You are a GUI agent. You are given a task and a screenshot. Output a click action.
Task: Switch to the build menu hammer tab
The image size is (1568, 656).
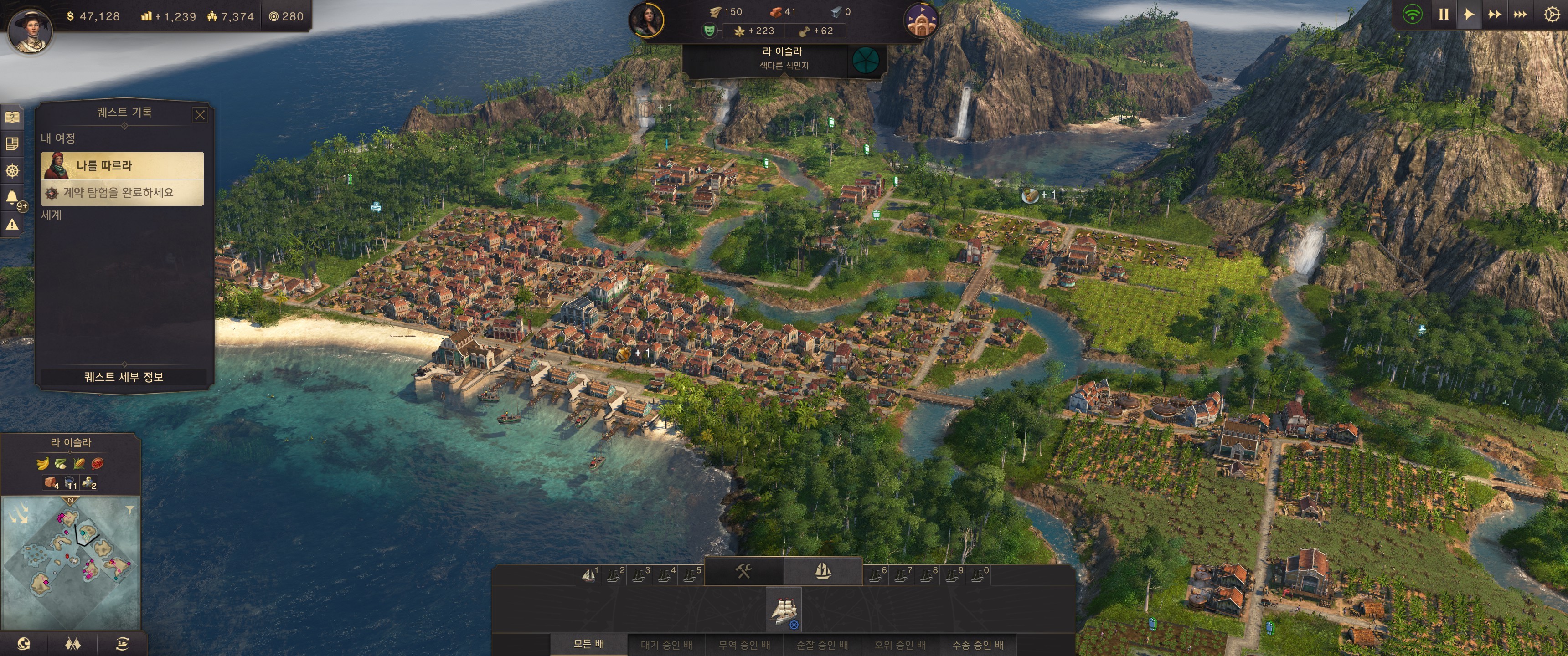[x=743, y=571]
